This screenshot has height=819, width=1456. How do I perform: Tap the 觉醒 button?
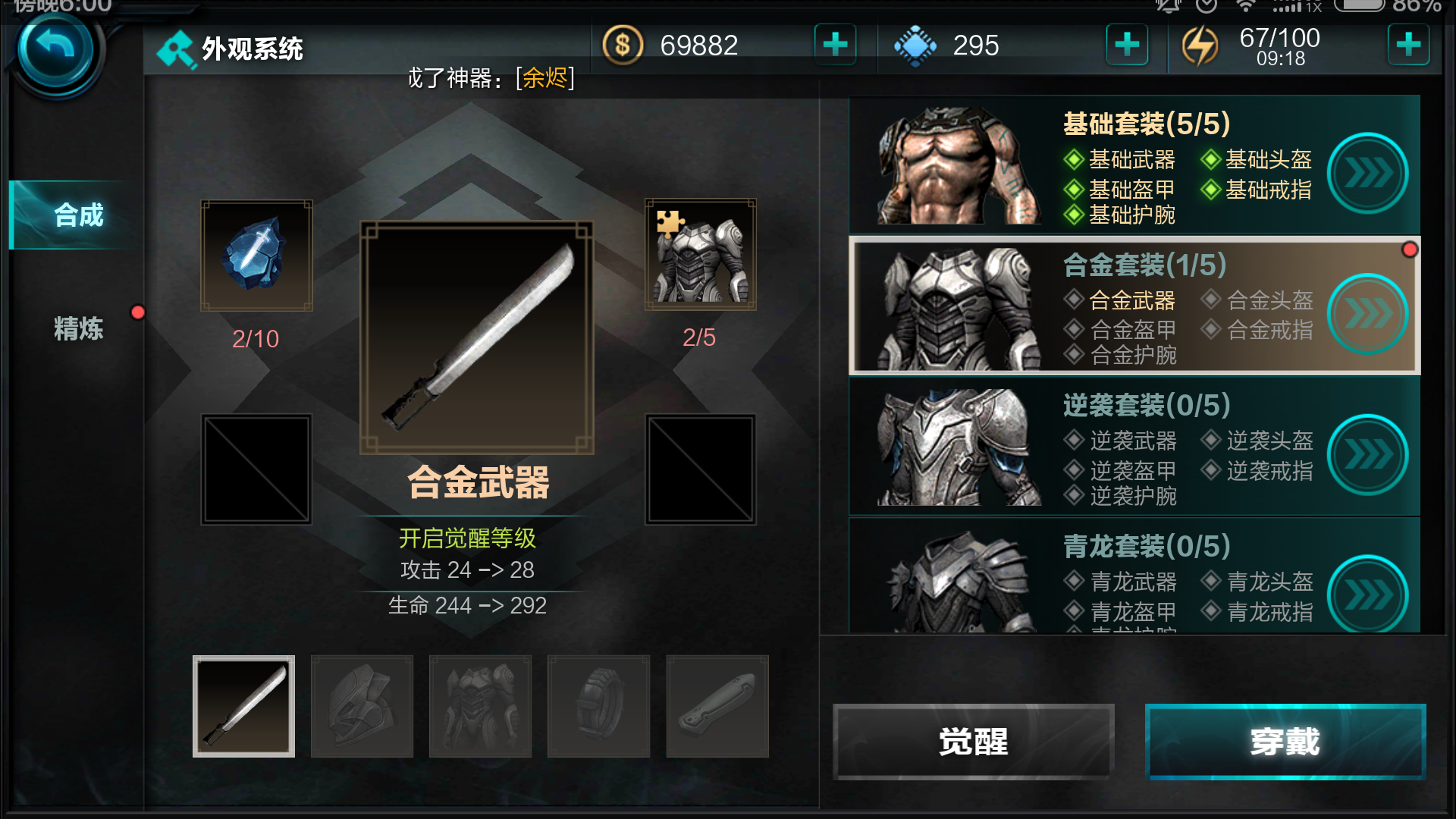click(x=973, y=742)
